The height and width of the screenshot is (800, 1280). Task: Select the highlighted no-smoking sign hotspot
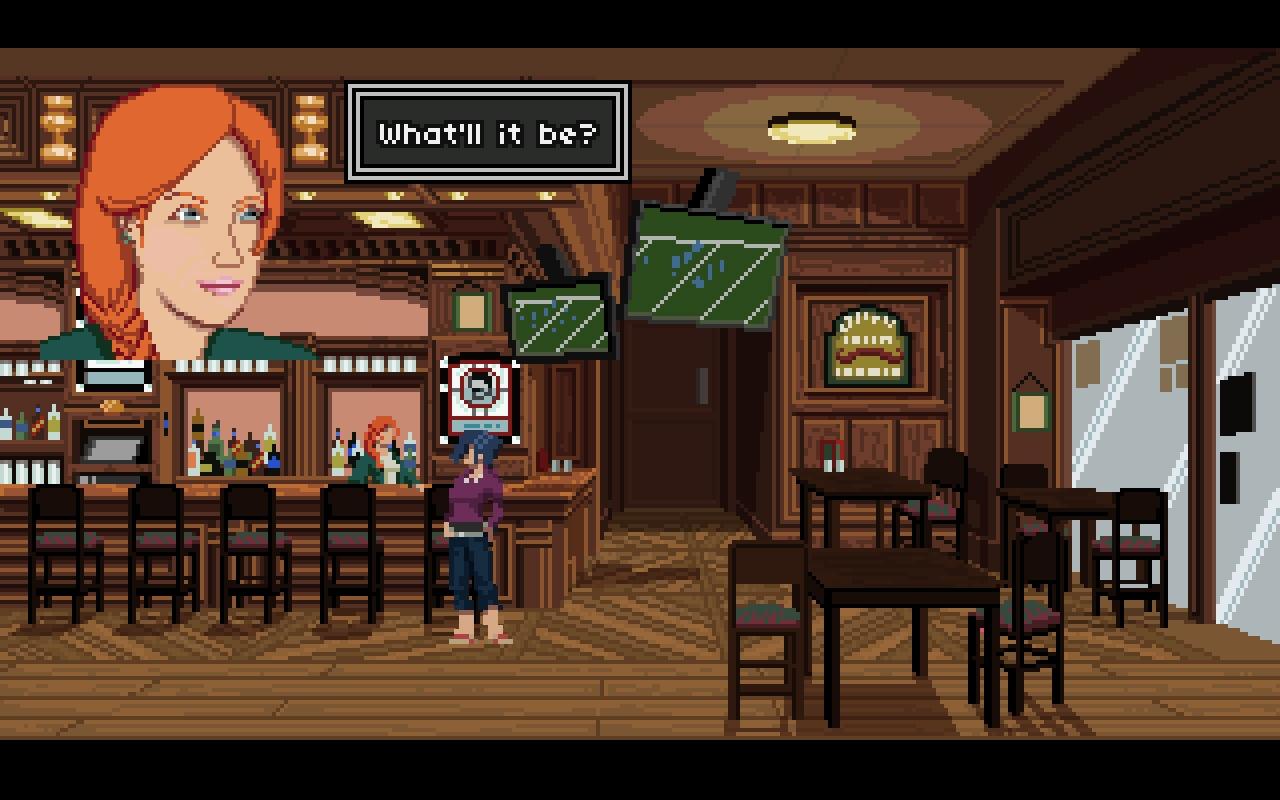pyautogui.click(x=480, y=396)
